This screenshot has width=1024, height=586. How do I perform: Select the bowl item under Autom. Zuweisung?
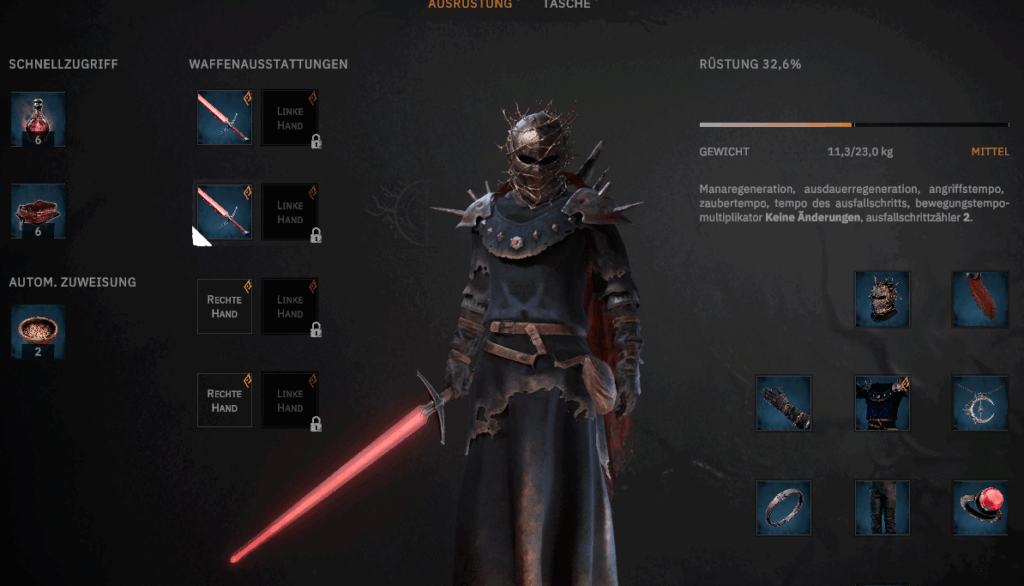click(38, 331)
